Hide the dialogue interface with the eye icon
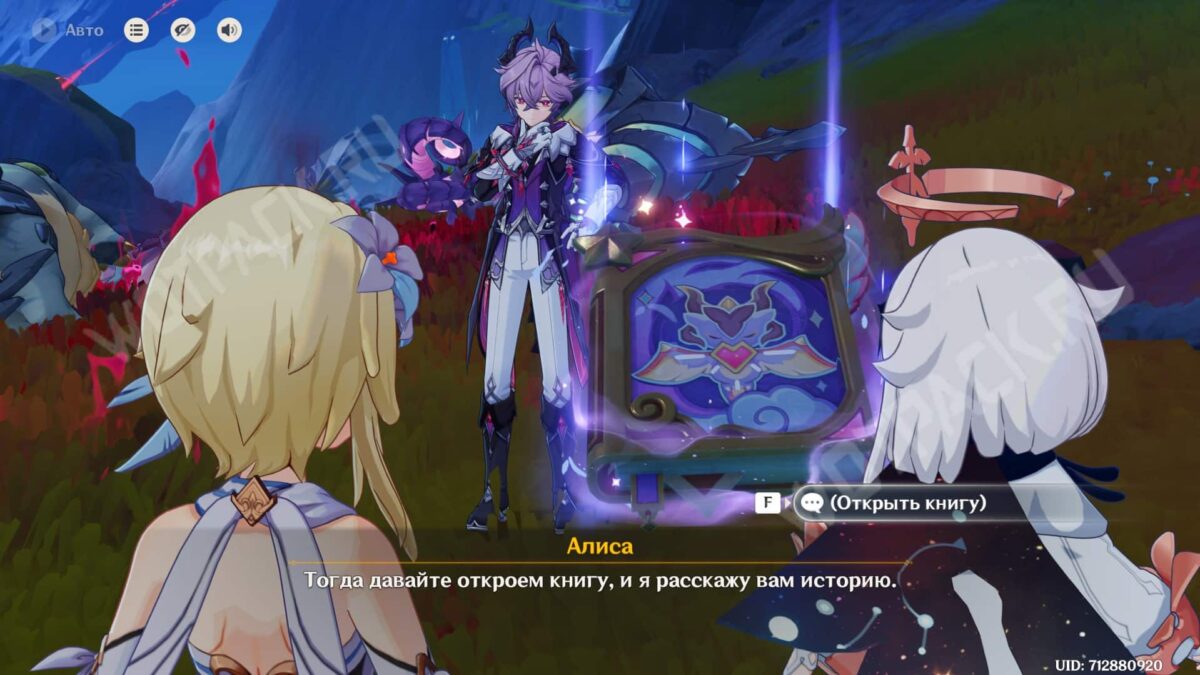The width and height of the screenshot is (1200, 675). click(183, 30)
